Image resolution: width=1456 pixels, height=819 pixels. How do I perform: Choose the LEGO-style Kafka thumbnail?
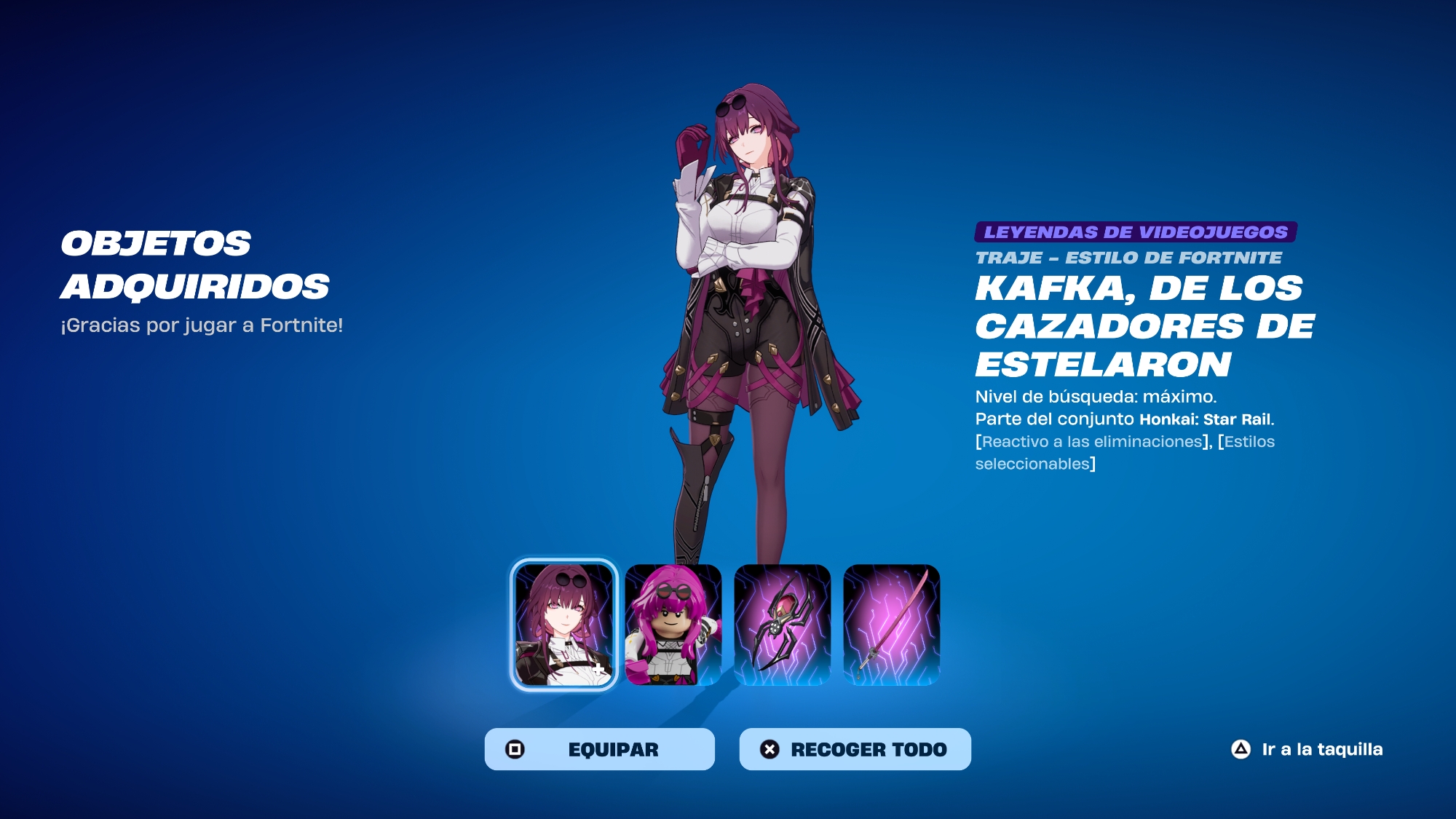[x=673, y=625]
